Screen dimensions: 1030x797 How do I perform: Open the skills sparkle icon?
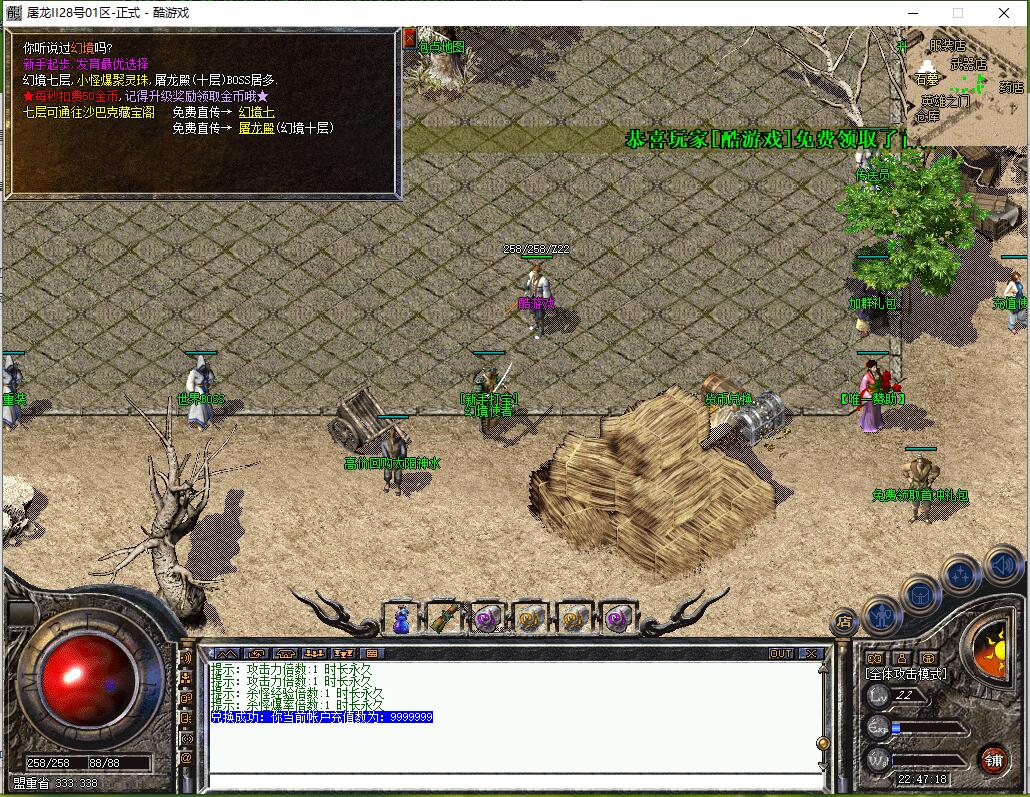click(x=961, y=575)
